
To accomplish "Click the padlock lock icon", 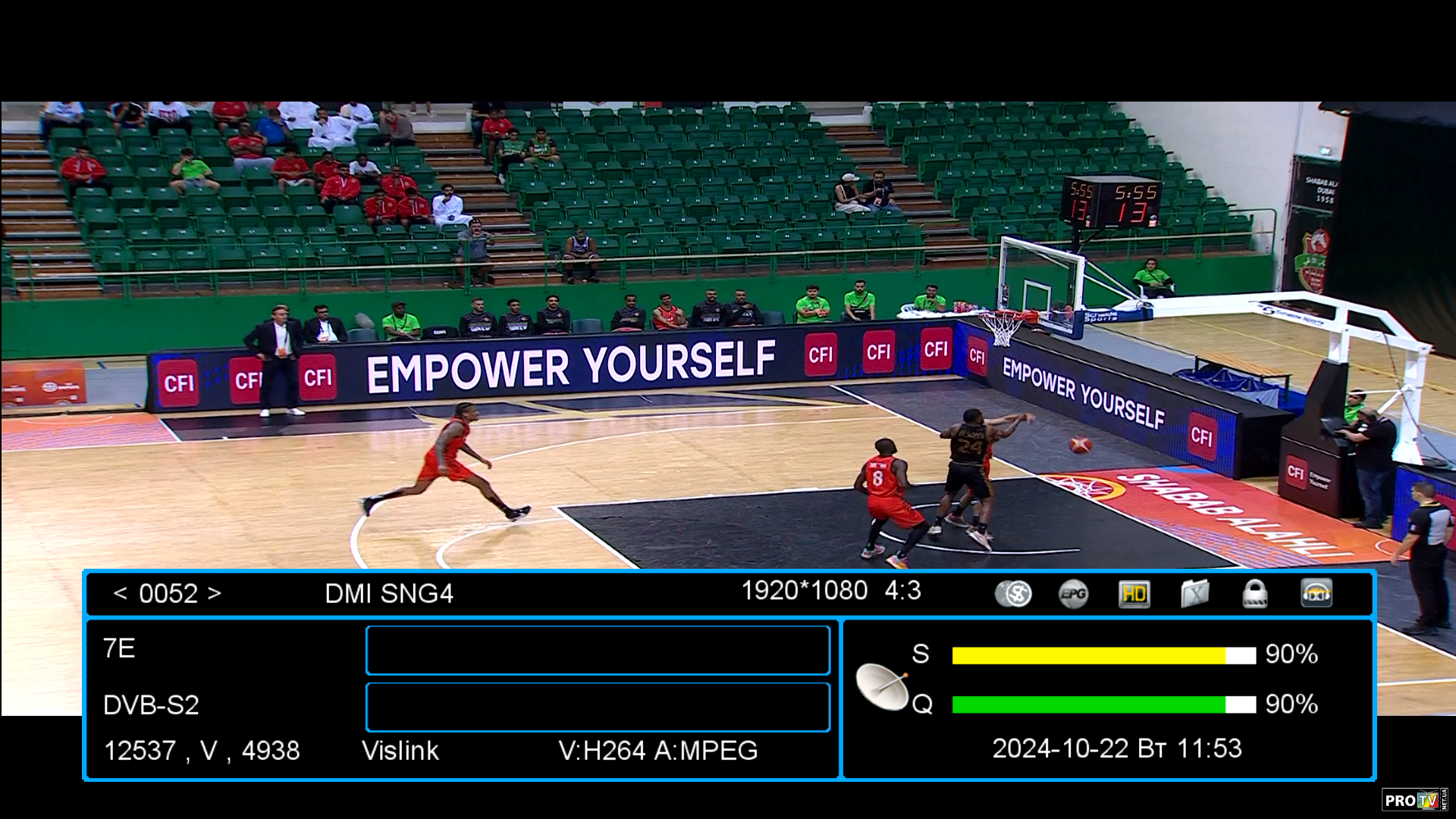I will tap(1255, 594).
